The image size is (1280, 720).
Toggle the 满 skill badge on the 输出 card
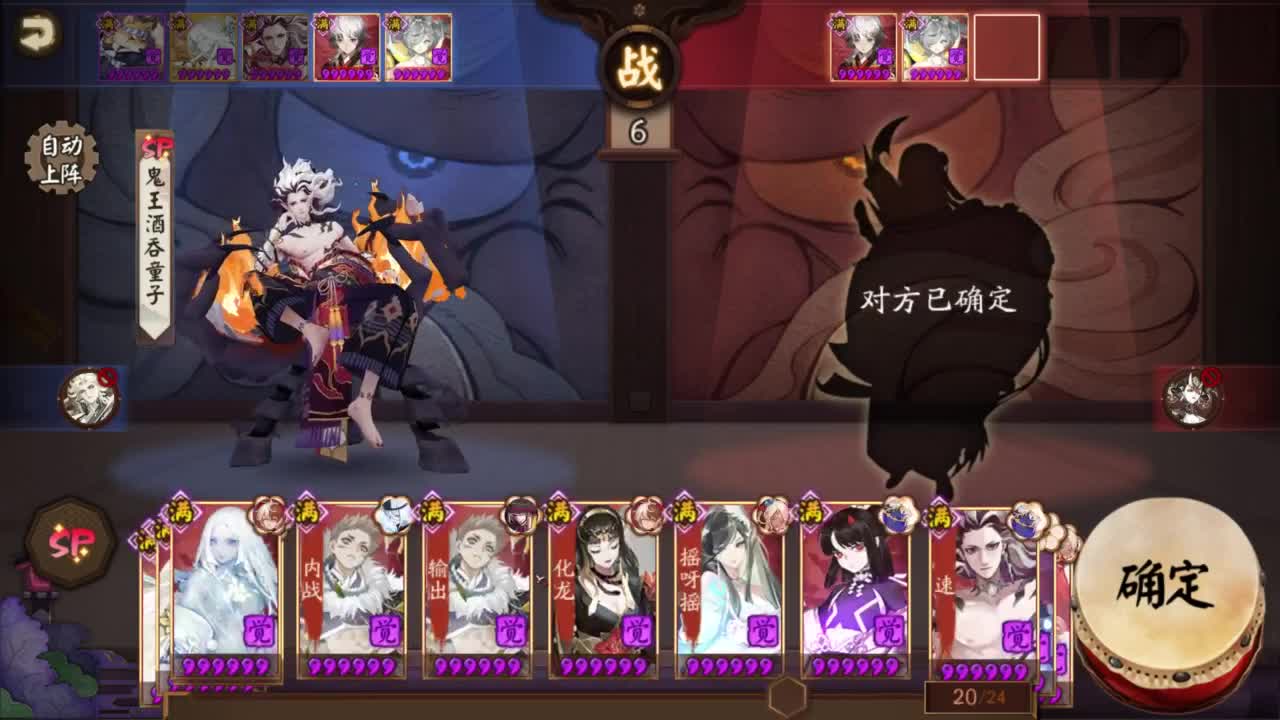(x=432, y=511)
